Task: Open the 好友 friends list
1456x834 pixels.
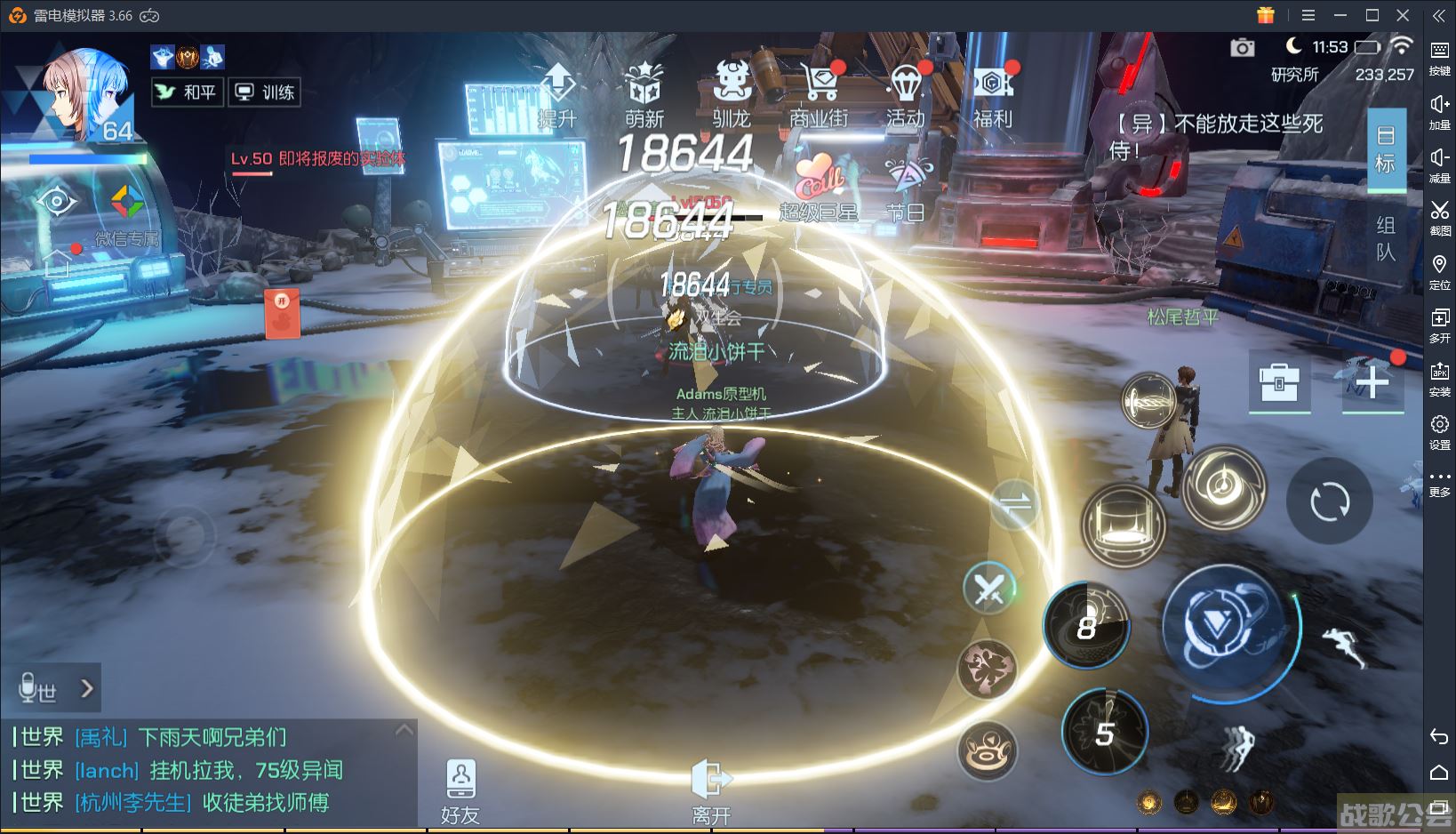Action: click(x=460, y=790)
